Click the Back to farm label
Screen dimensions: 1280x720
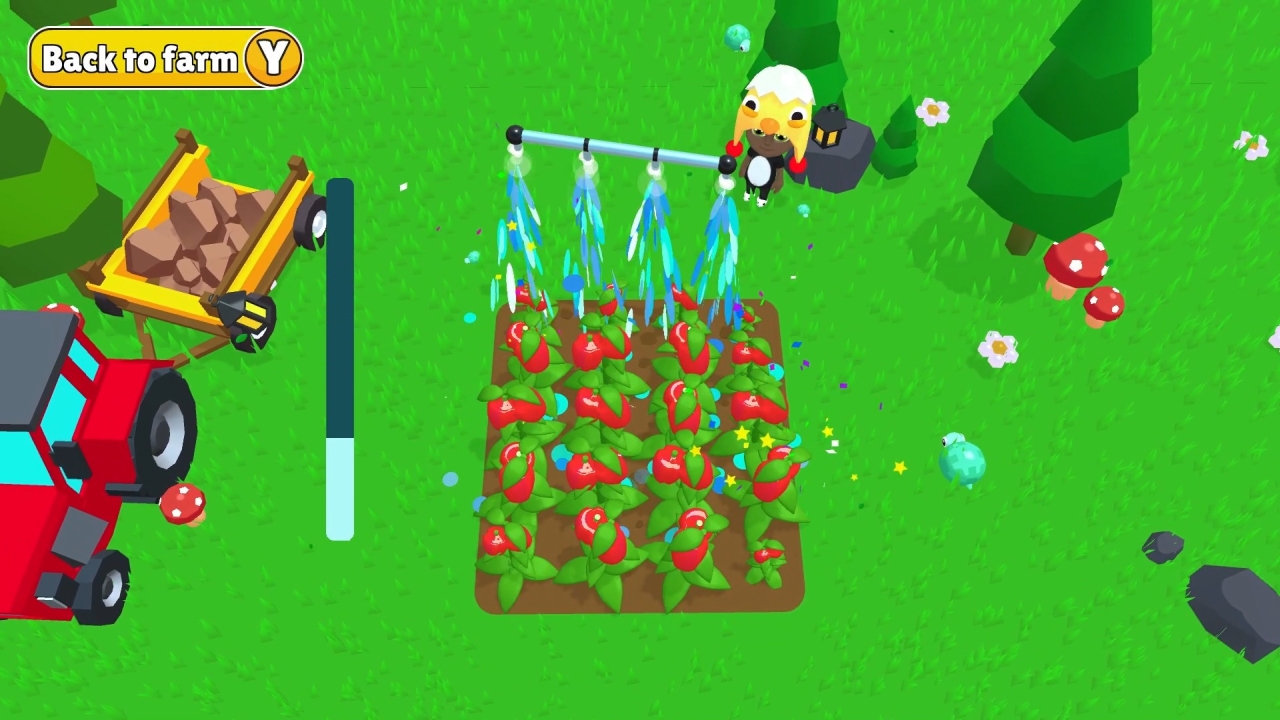click(140, 58)
